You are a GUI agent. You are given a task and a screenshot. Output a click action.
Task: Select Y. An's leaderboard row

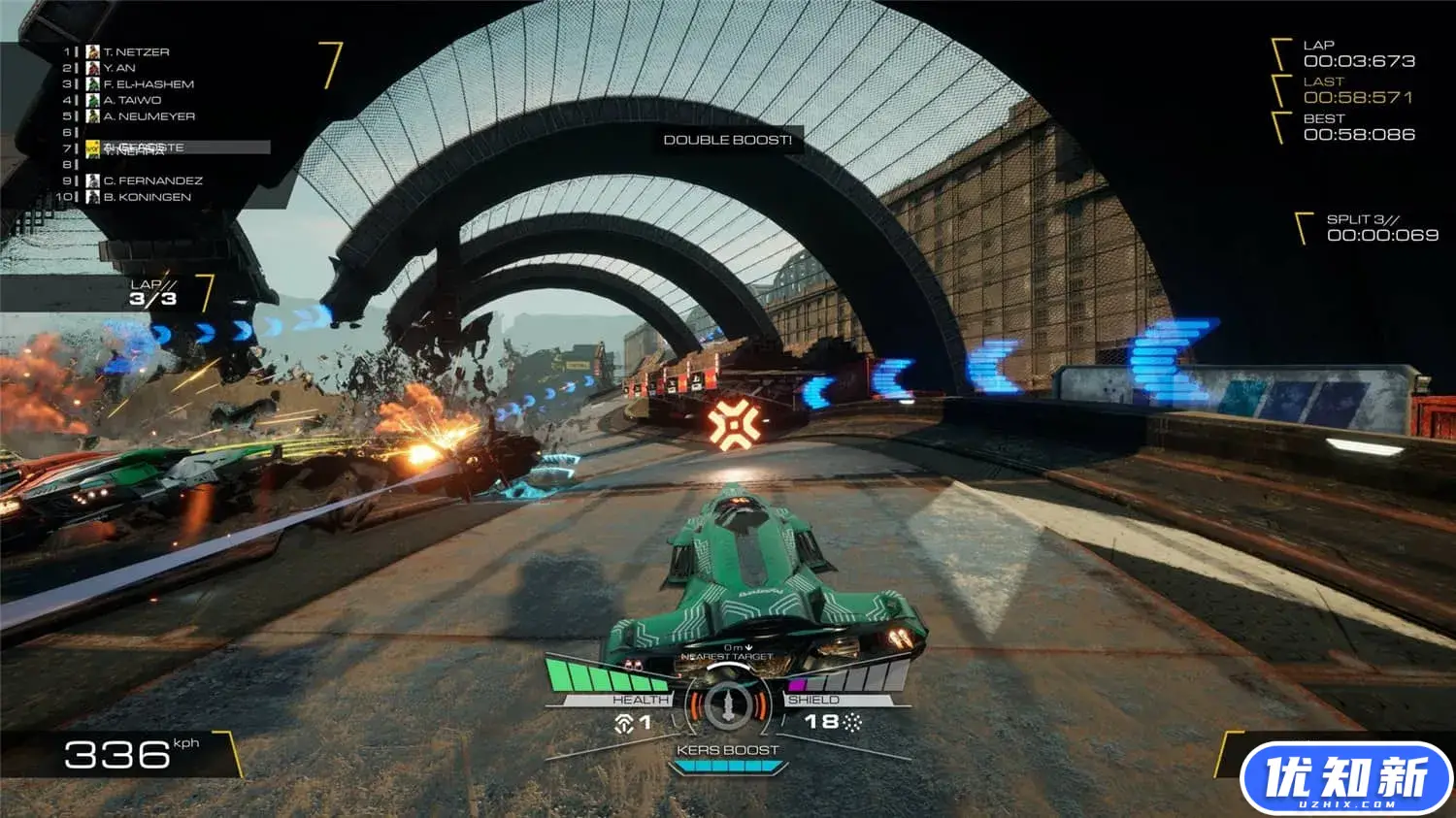tap(119, 68)
